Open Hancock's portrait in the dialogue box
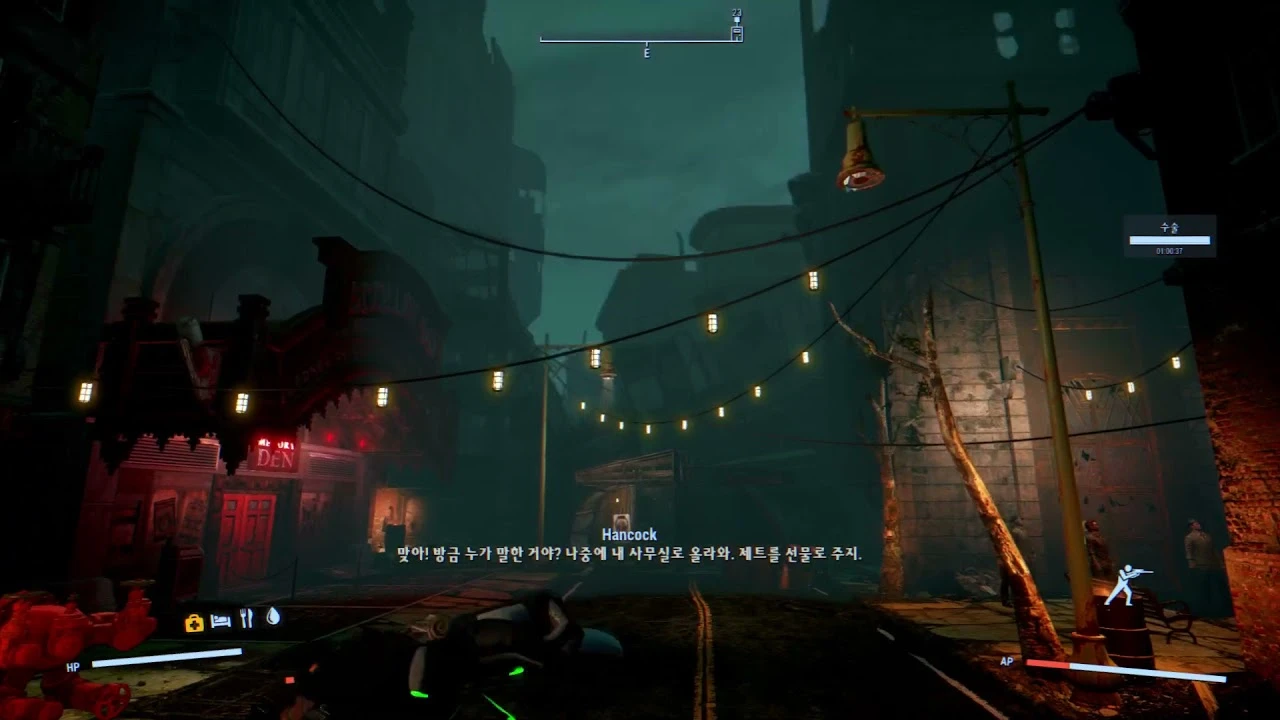Viewport: 1280px width, 720px height. point(624,519)
